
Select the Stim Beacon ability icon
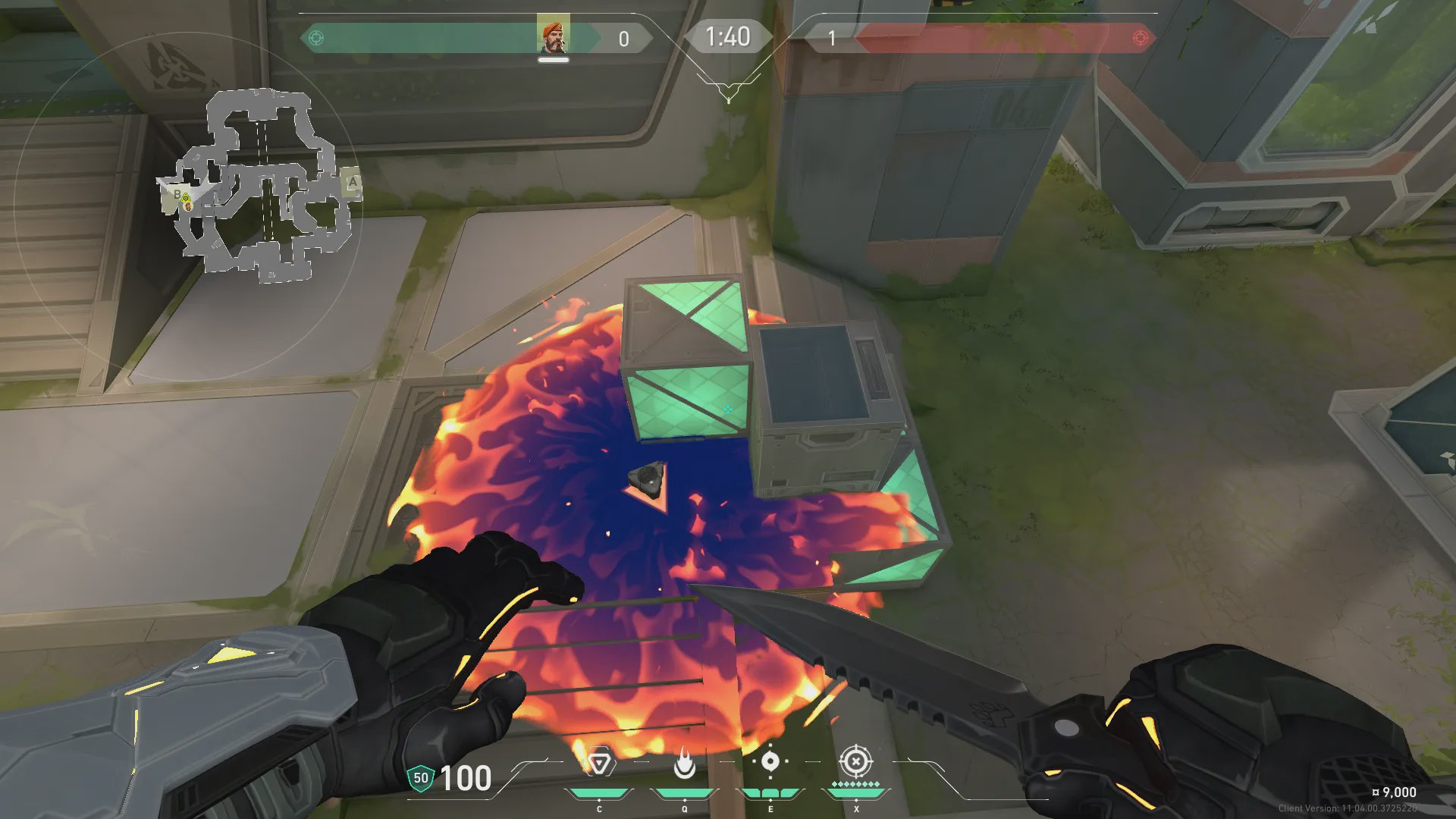(599, 763)
